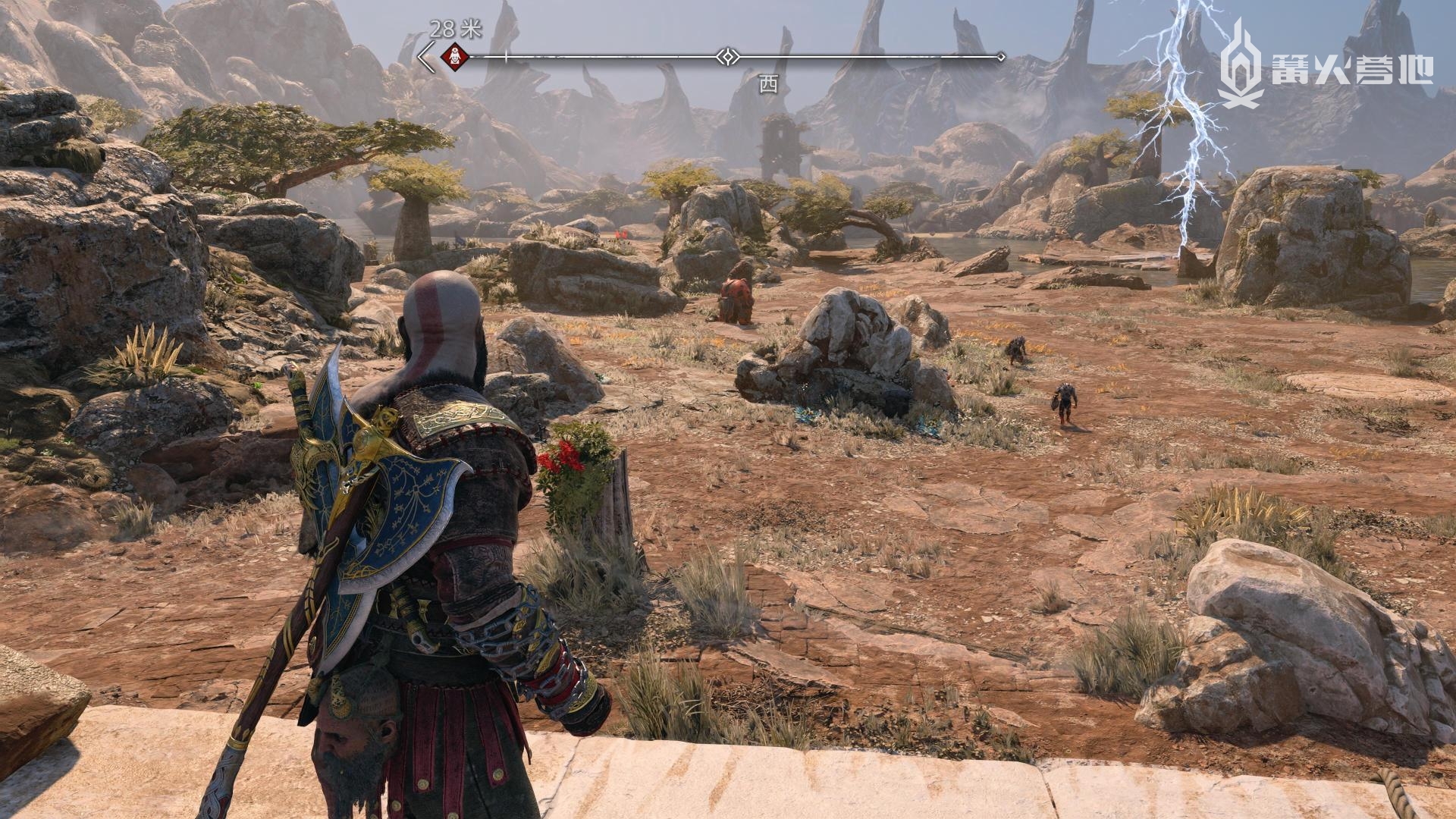Click the 西 west direction label
This screenshot has height=819, width=1456.
click(x=768, y=85)
